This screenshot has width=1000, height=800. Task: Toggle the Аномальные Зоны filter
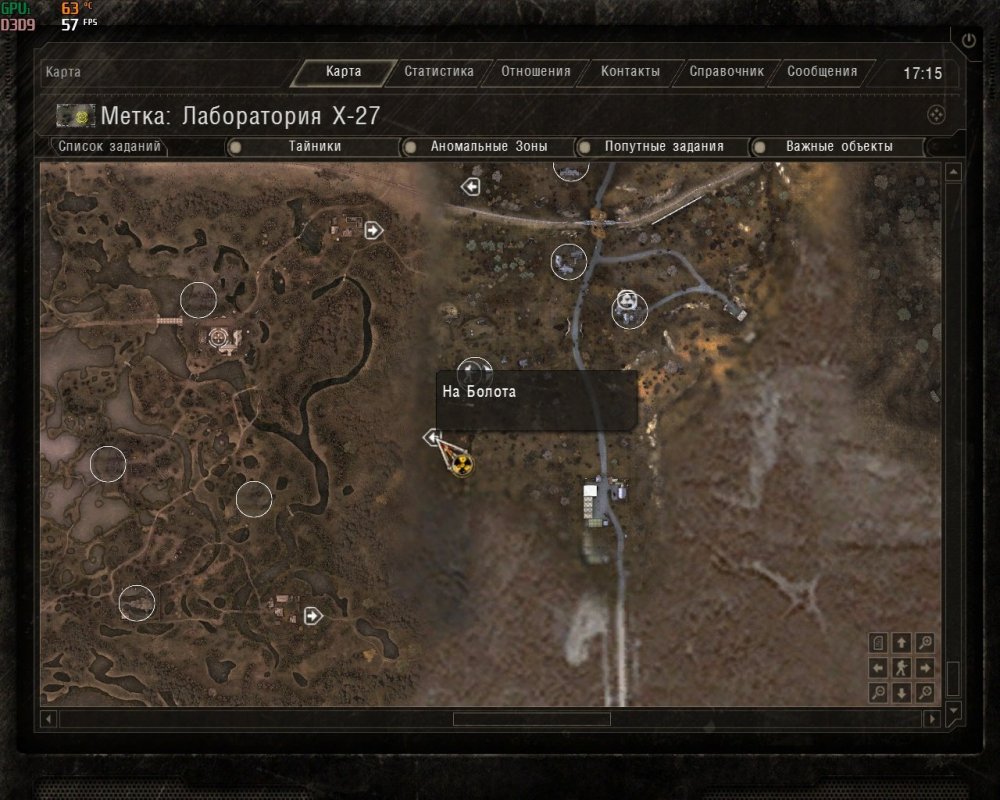[x=488, y=147]
